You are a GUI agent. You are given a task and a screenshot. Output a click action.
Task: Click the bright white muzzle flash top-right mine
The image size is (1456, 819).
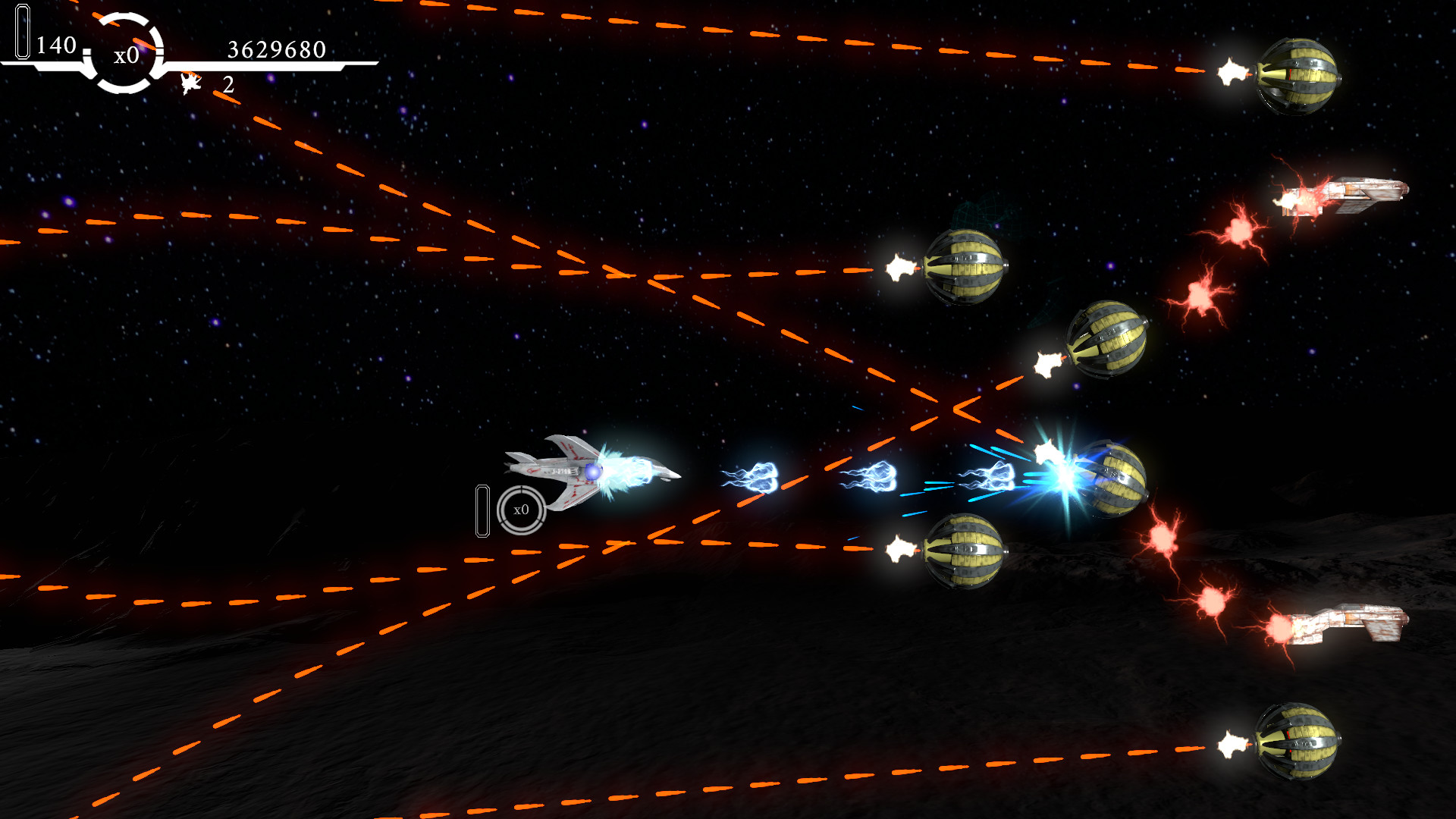1232,72
